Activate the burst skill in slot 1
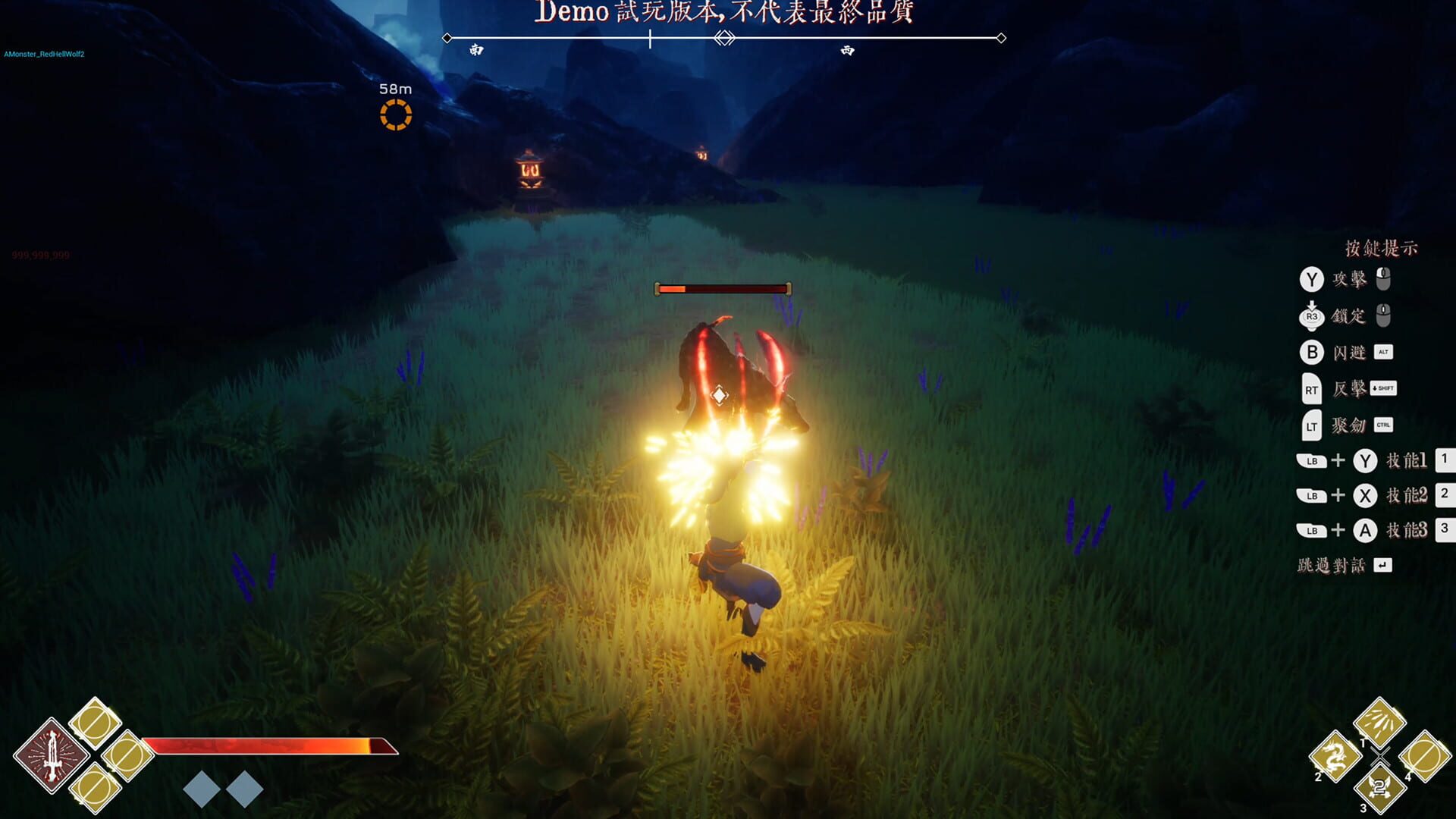 (x=1380, y=722)
